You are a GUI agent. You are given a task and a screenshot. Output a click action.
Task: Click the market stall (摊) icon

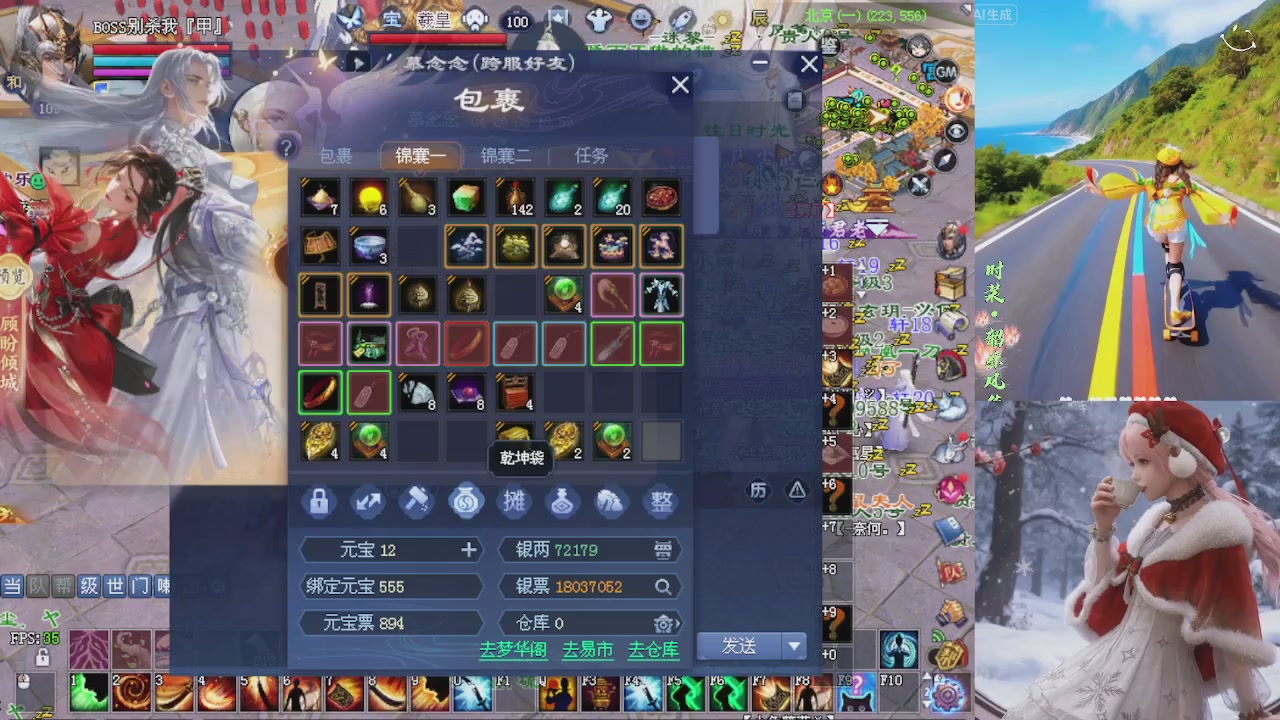514,502
